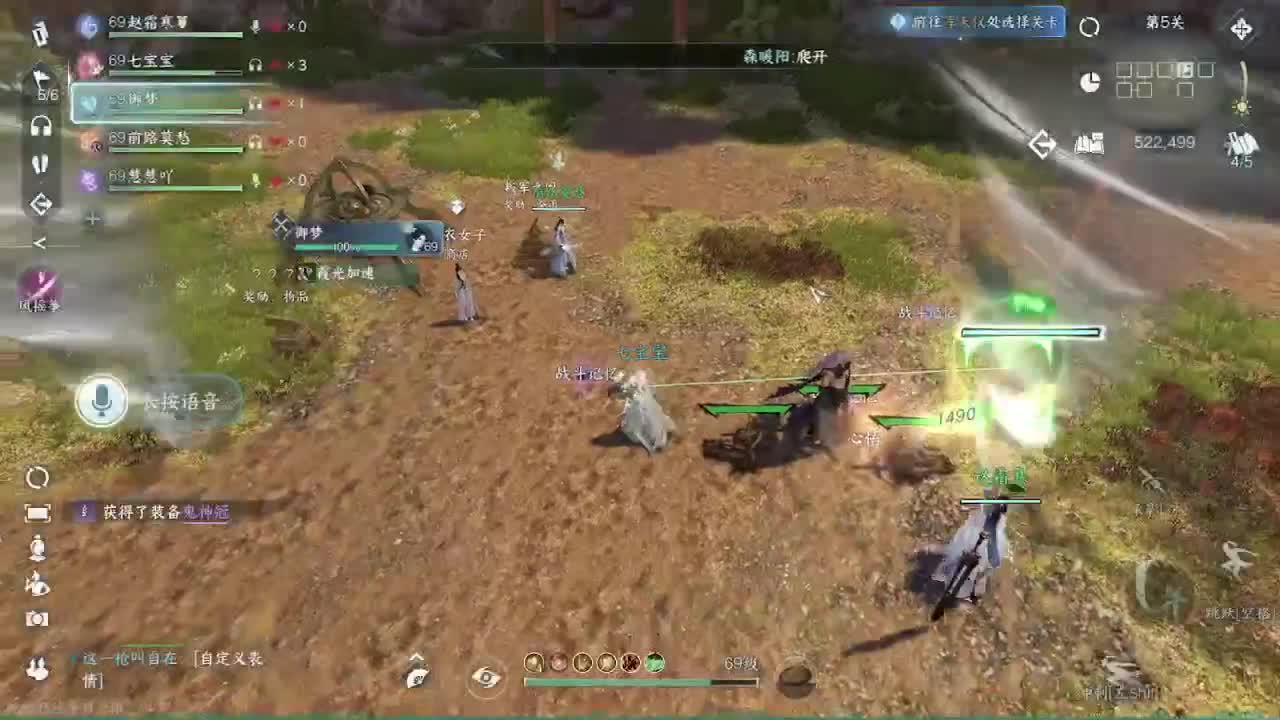Tap the camera screenshot icon on left sidebar

click(x=37, y=620)
